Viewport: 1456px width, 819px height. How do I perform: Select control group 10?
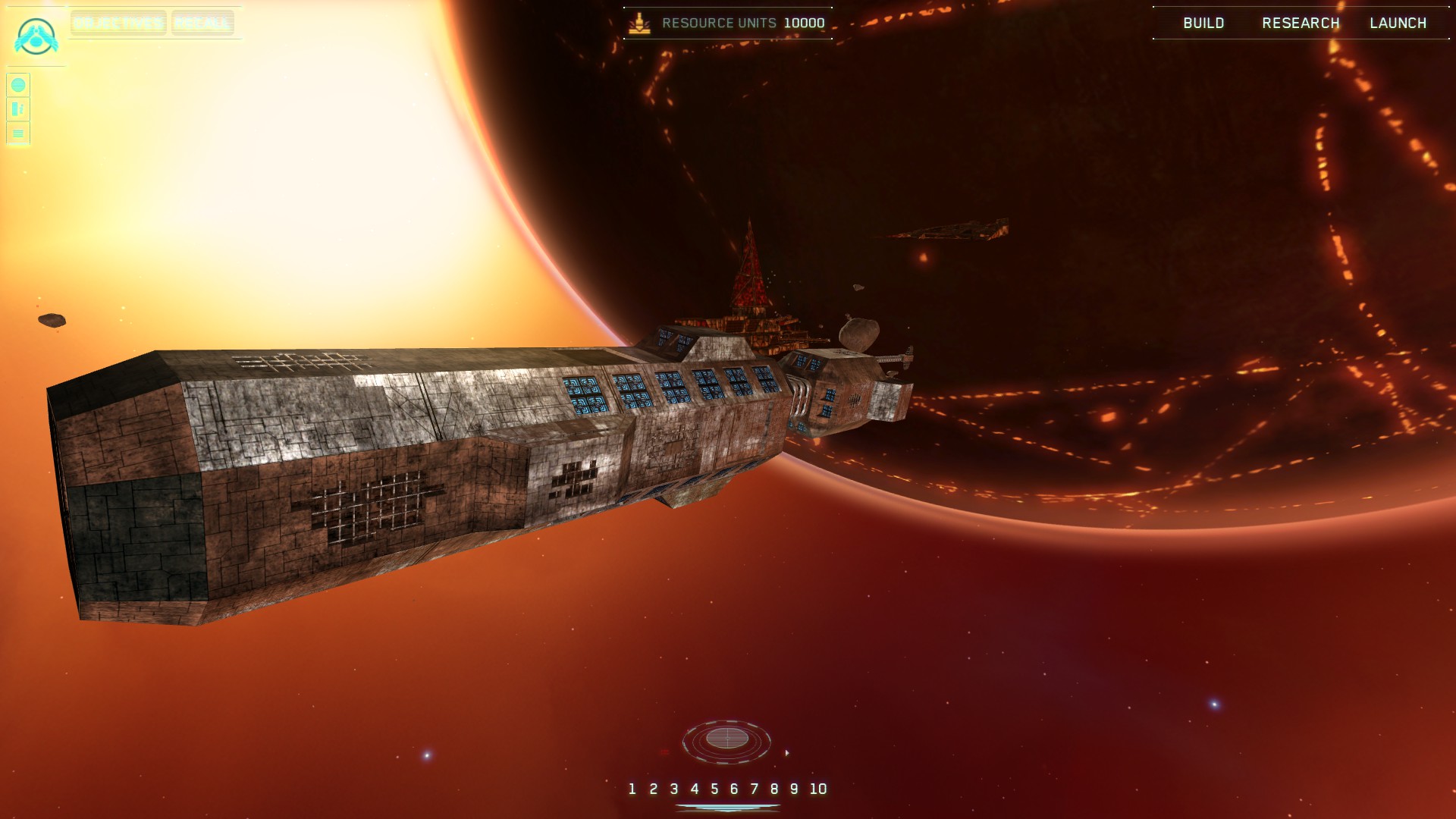pos(817,789)
